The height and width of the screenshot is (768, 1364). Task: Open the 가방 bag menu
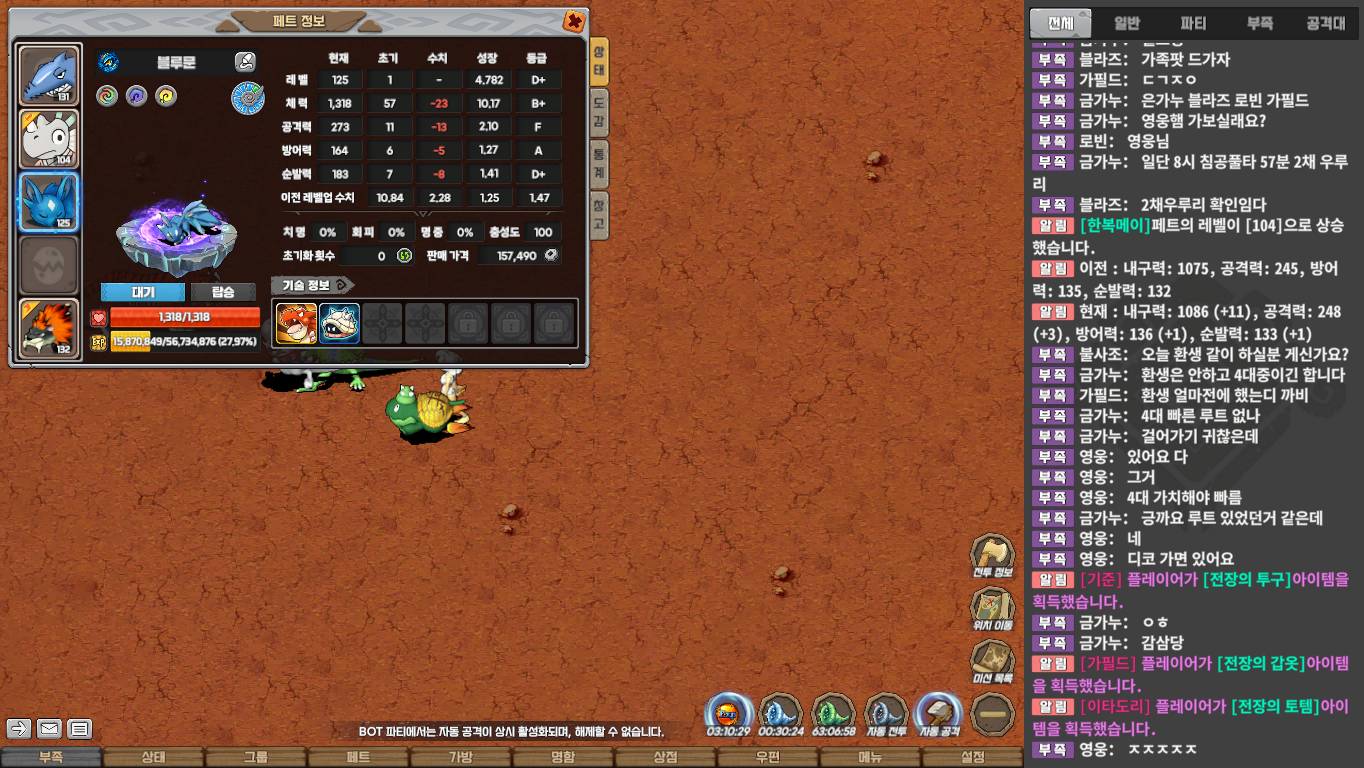[x=461, y=757]
